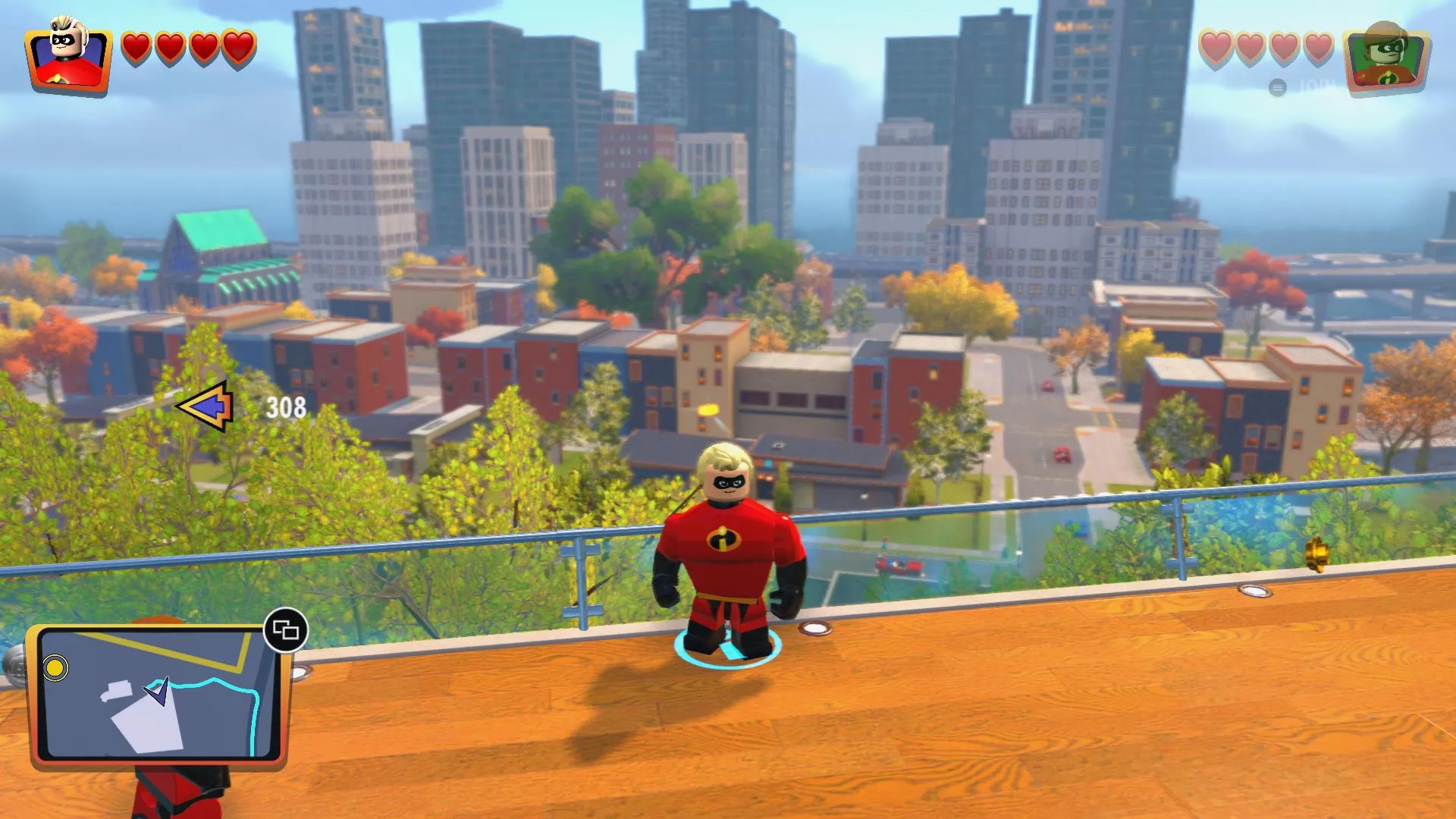
Task: Click the Elastigirl player two portrait
Action: [x=1386, y=62]
